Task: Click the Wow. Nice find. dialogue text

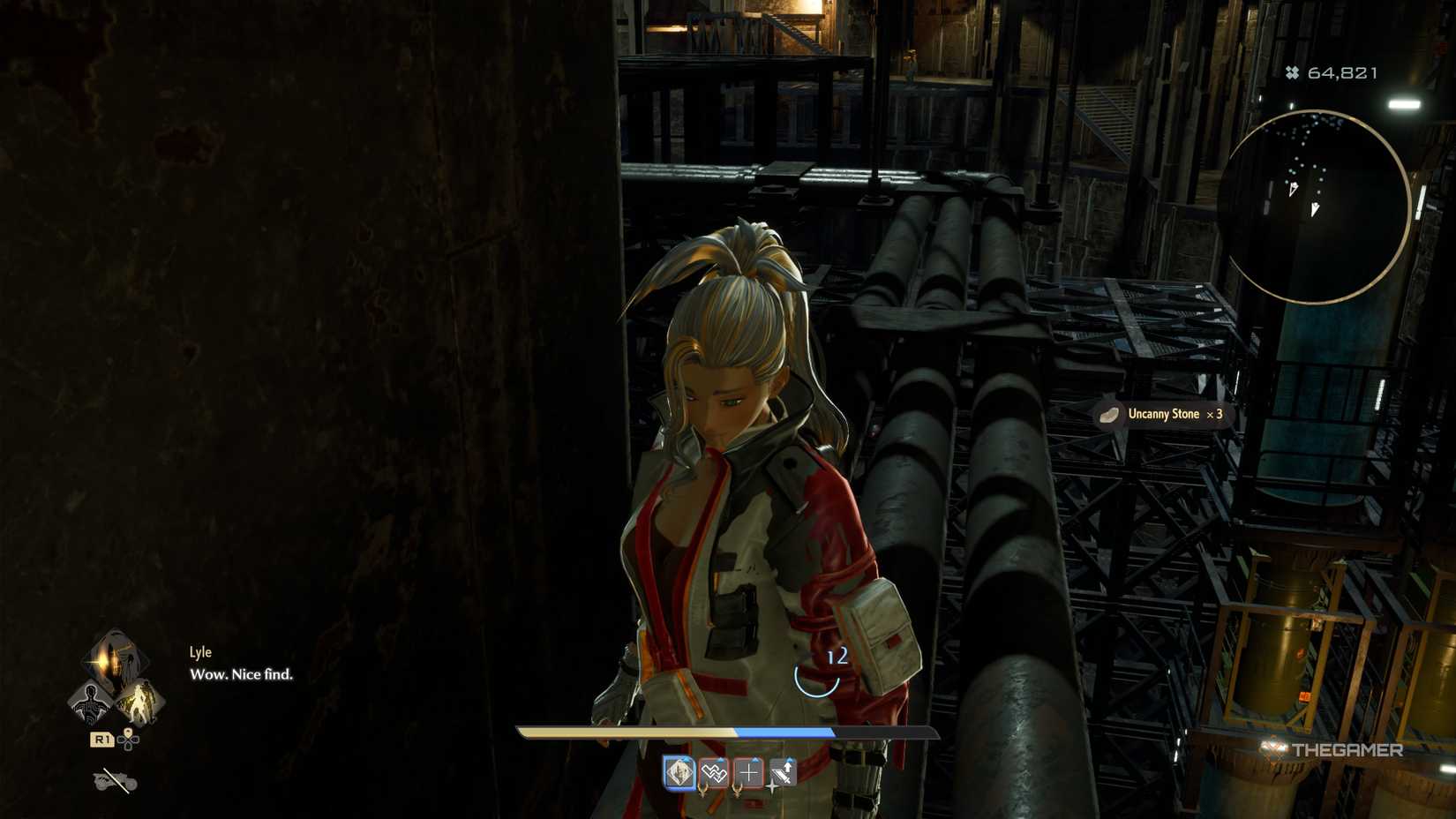Action: (x=241, y=675)
